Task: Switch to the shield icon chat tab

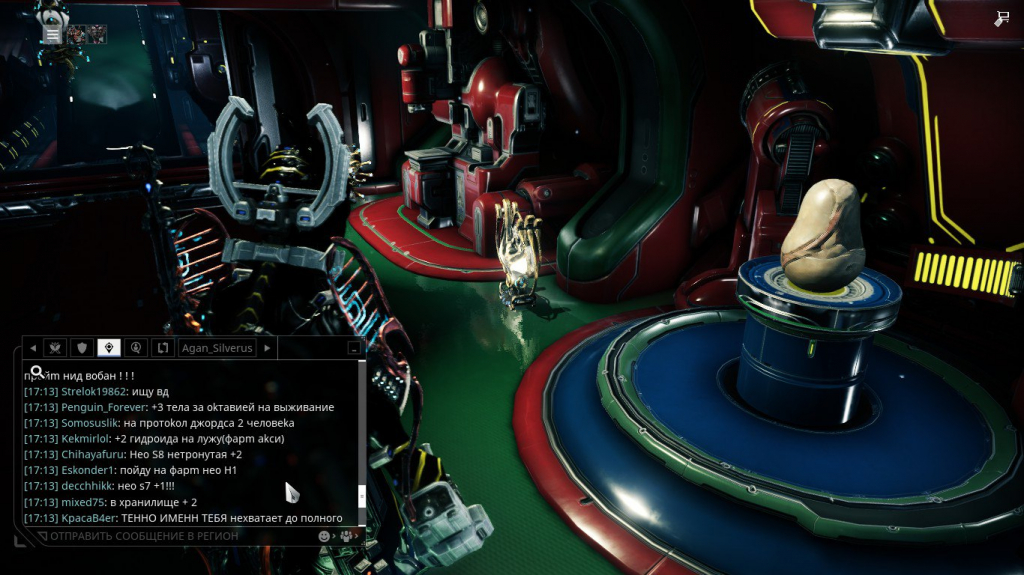Action: [82, 348]
